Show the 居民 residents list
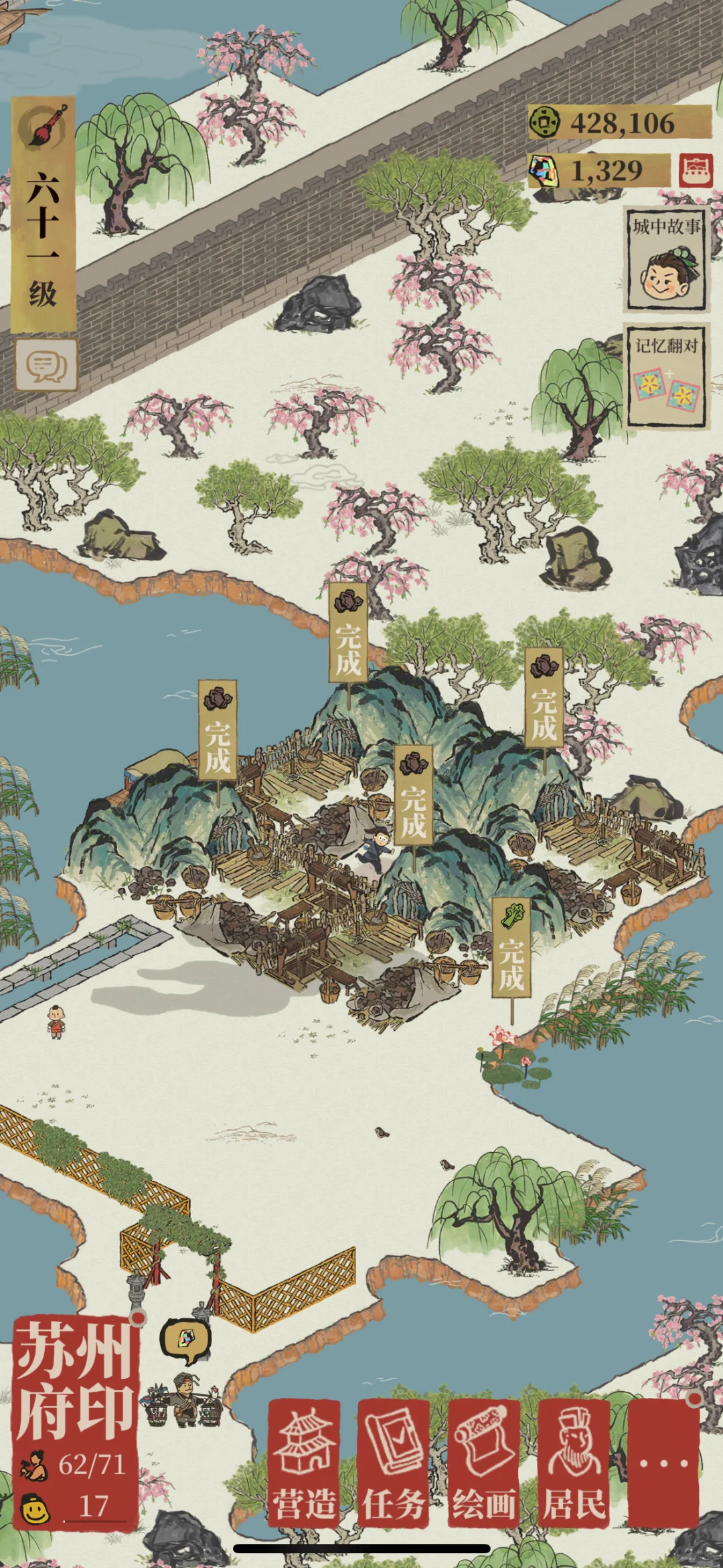The width and height of the screenshot is (723, 1568). (574, 1463)
